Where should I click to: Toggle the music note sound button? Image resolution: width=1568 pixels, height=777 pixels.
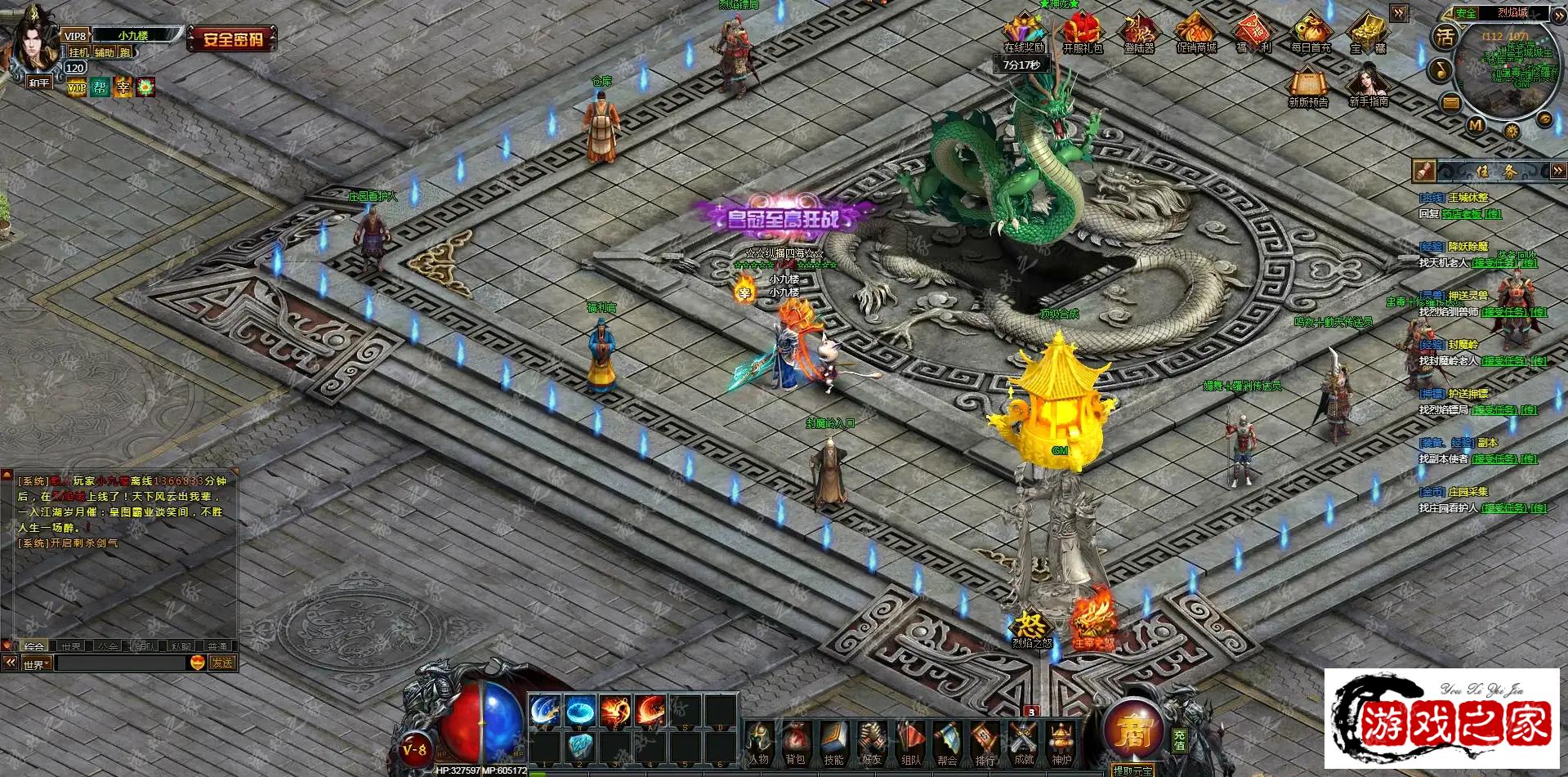tap(1439, 69)
